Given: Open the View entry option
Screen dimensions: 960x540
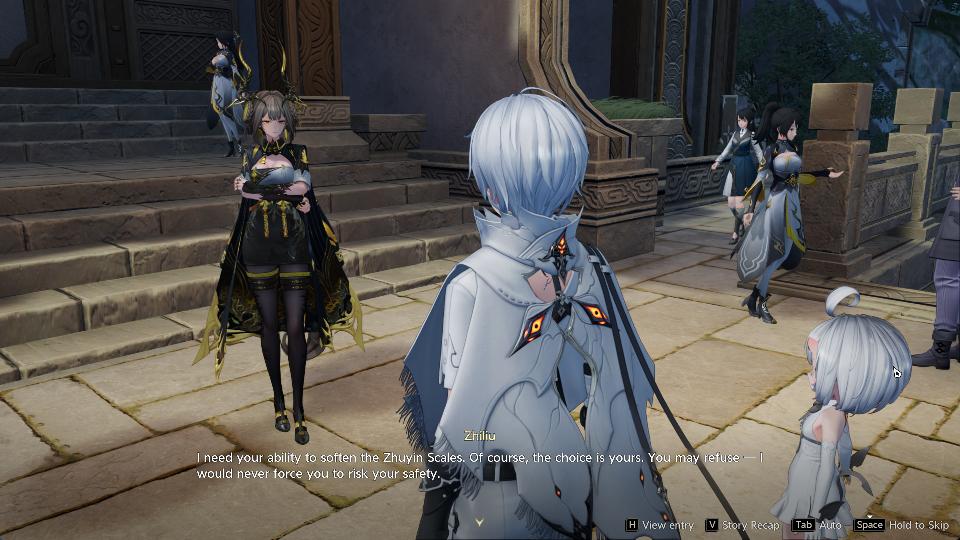Looking at the screenshot, I should 659,525.
